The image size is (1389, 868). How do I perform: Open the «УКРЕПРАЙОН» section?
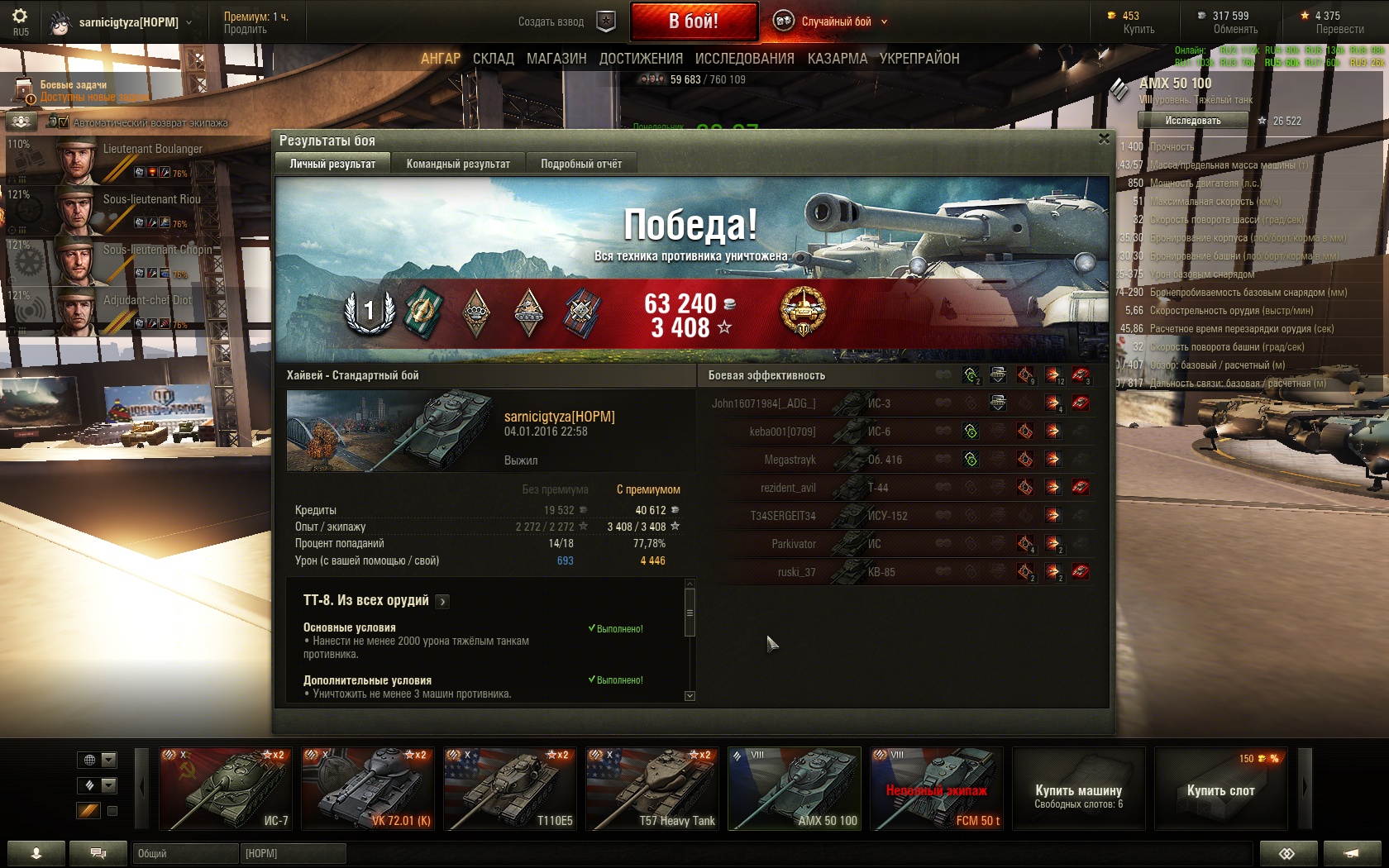click(919, 59)
